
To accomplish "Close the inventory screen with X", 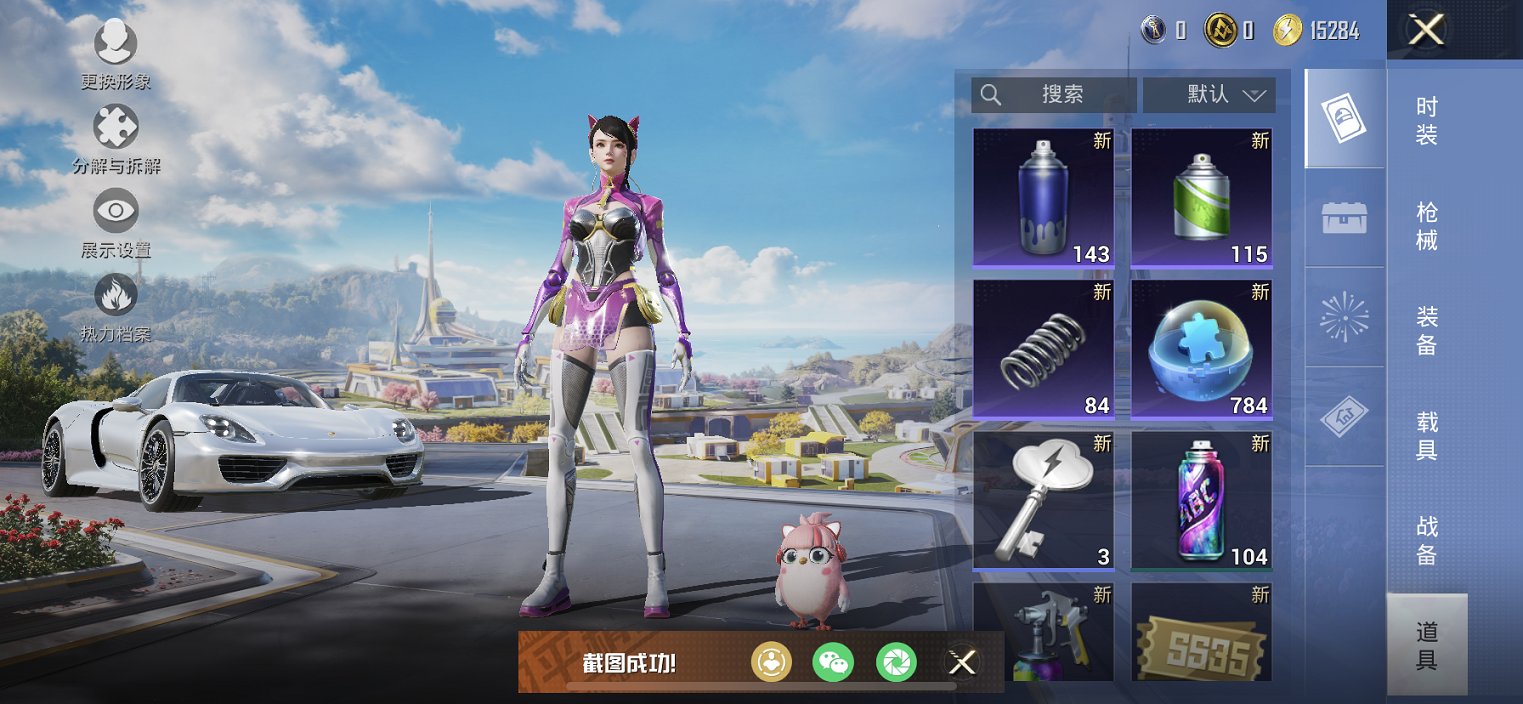I will [1426, 30].
